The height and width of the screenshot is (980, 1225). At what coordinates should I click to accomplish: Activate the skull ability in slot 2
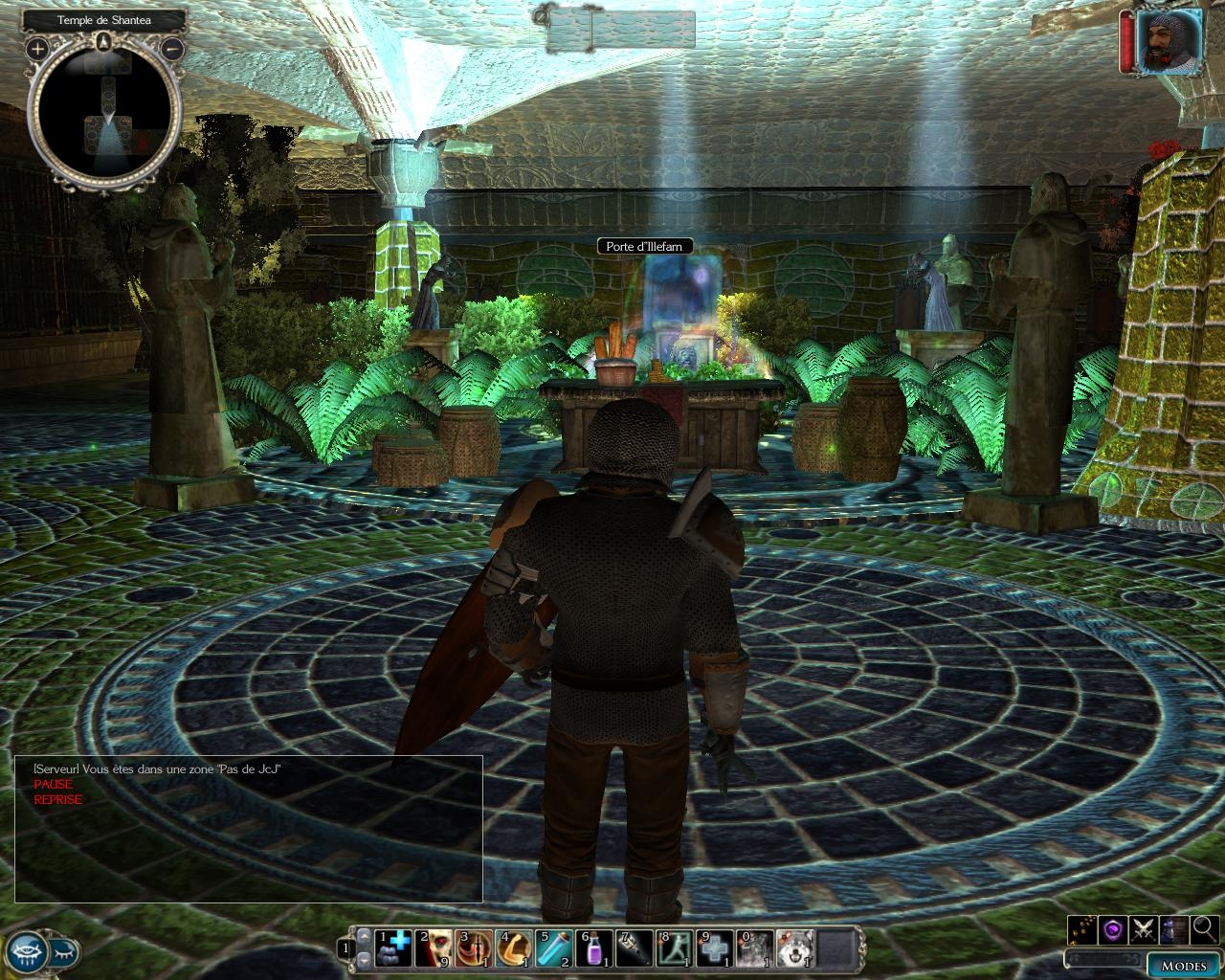pyautogui.click(x=434, y=949)
